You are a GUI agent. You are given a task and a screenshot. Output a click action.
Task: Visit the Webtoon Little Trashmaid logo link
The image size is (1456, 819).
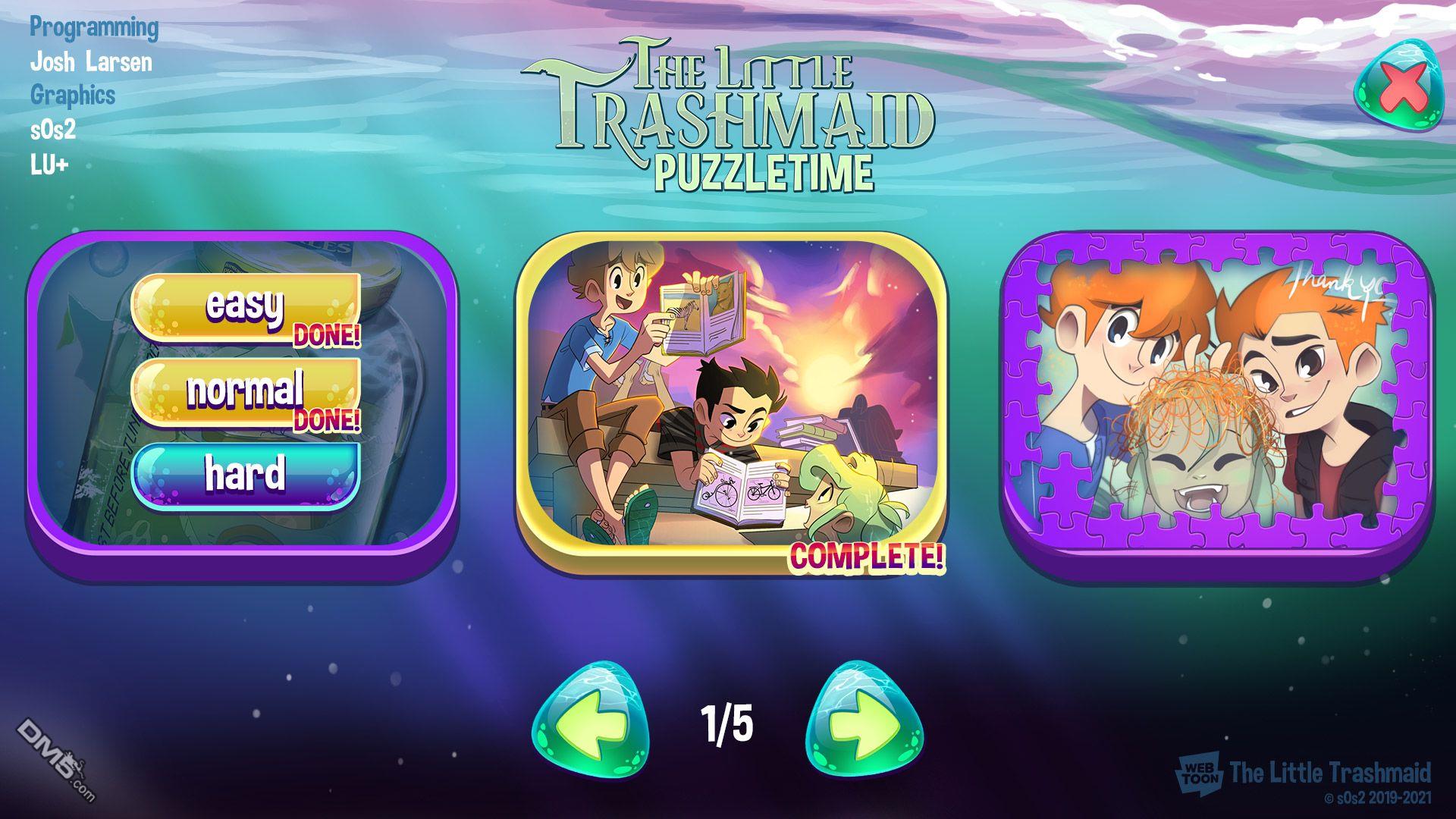point(1303,773)
